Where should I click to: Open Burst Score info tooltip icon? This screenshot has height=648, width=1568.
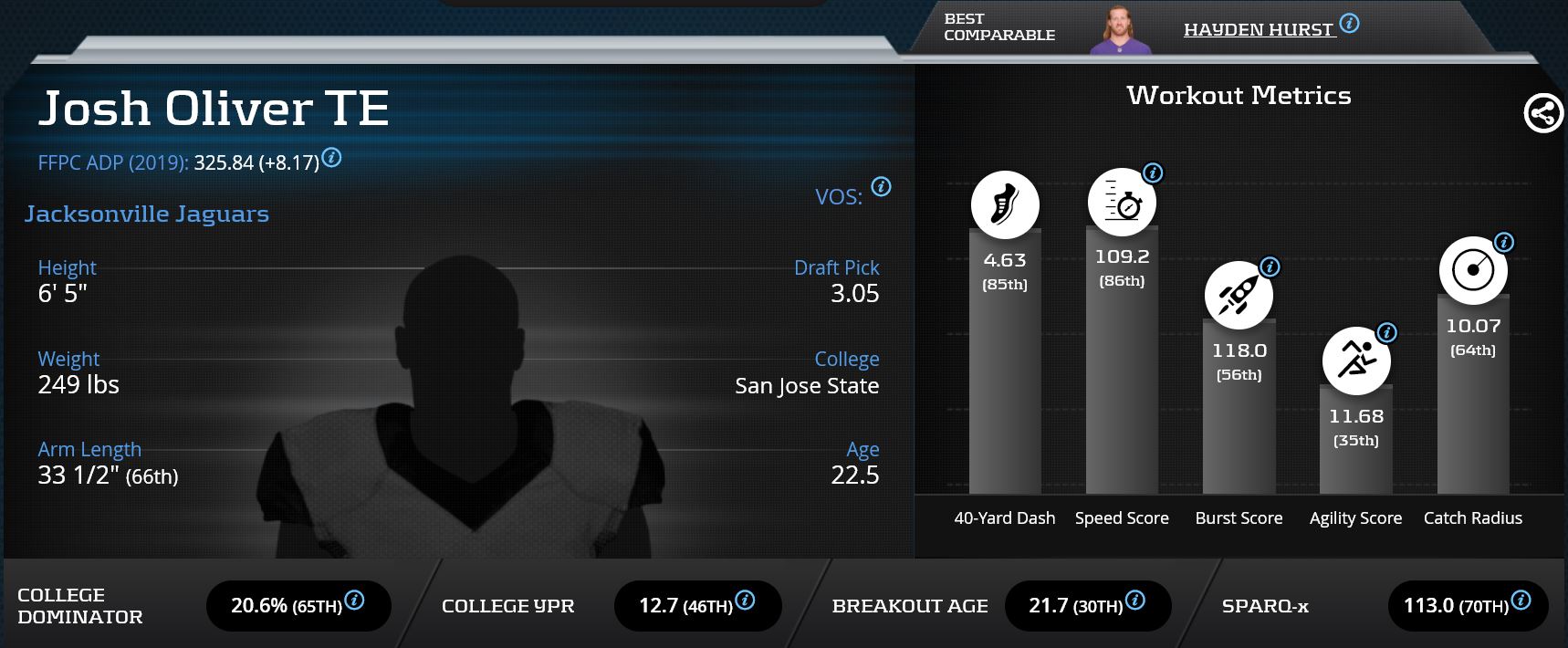pyautogui.click(x=1270, y=267)
